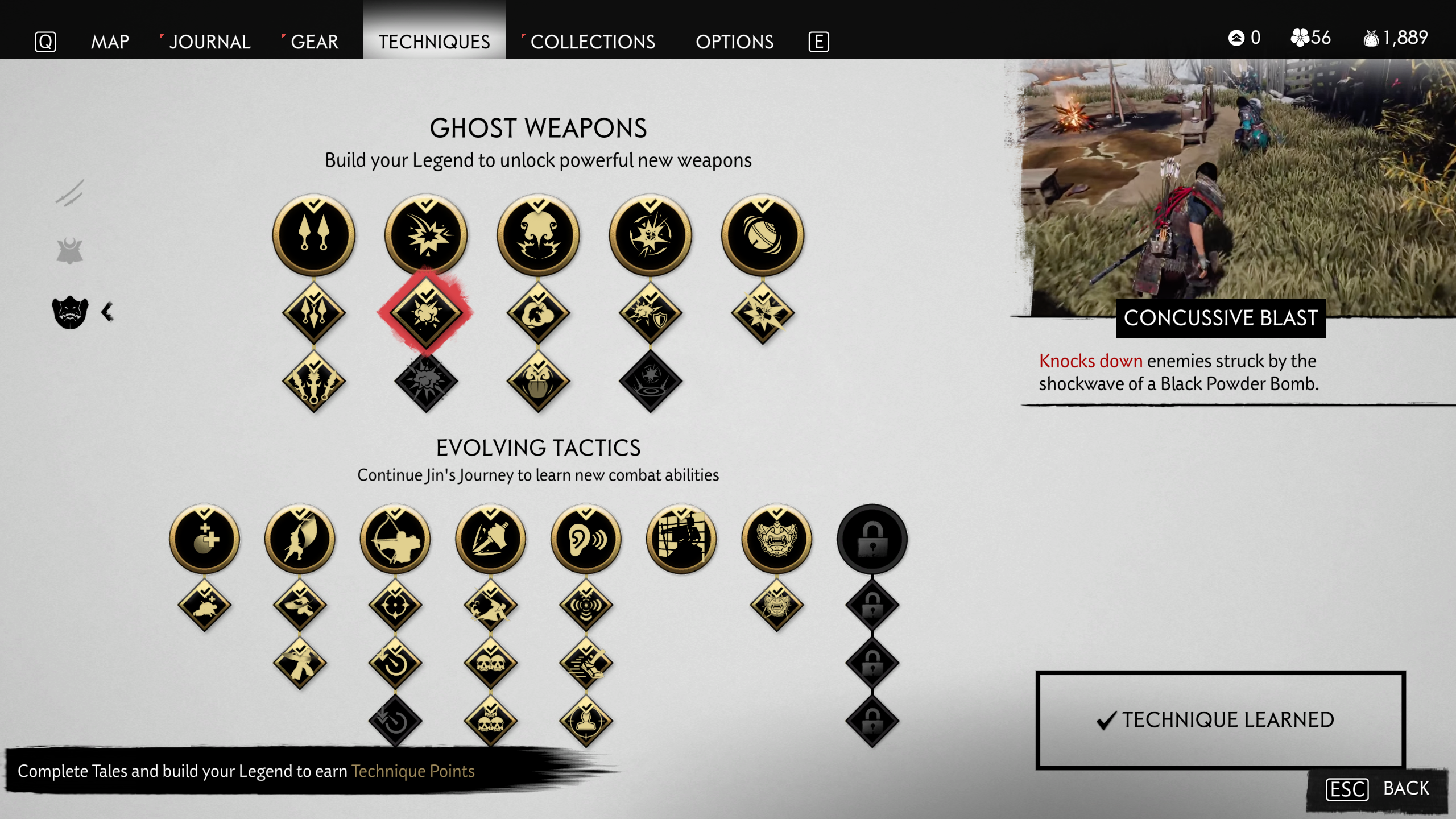
Task: Switch to the Journal tab
Action: [x=209, y=42]
